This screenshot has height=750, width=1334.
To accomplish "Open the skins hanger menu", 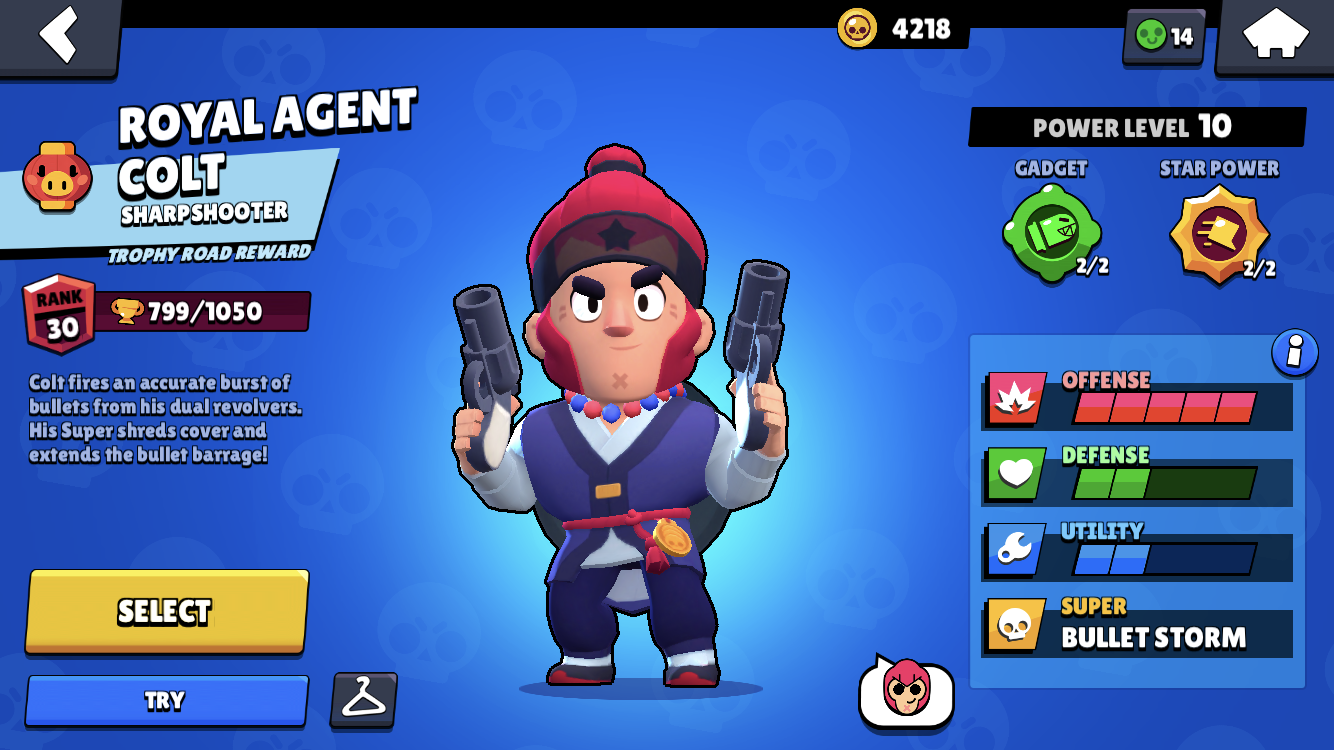I will point(363,699).
